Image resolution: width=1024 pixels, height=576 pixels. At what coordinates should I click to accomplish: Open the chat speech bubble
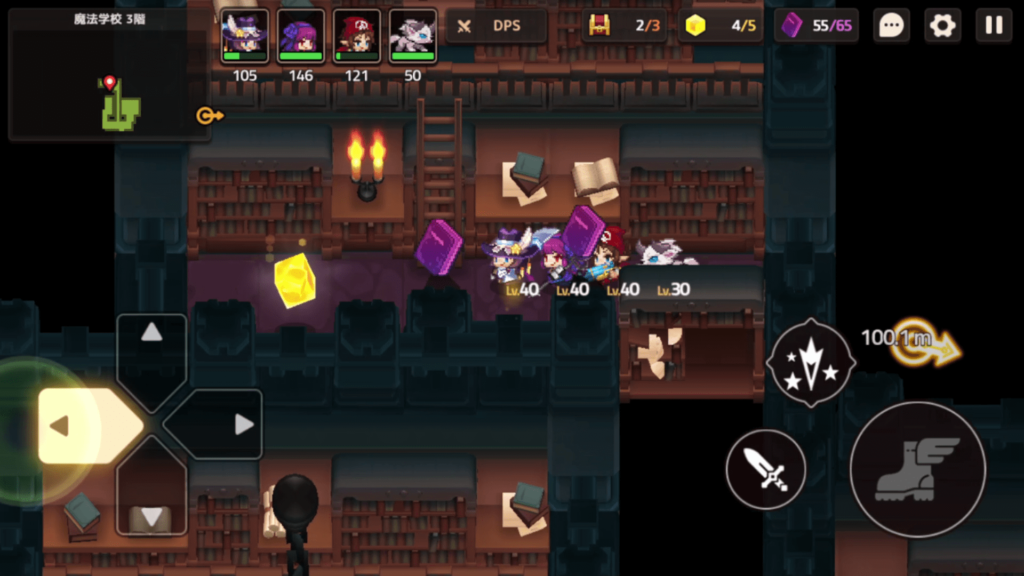pos(891,26)
